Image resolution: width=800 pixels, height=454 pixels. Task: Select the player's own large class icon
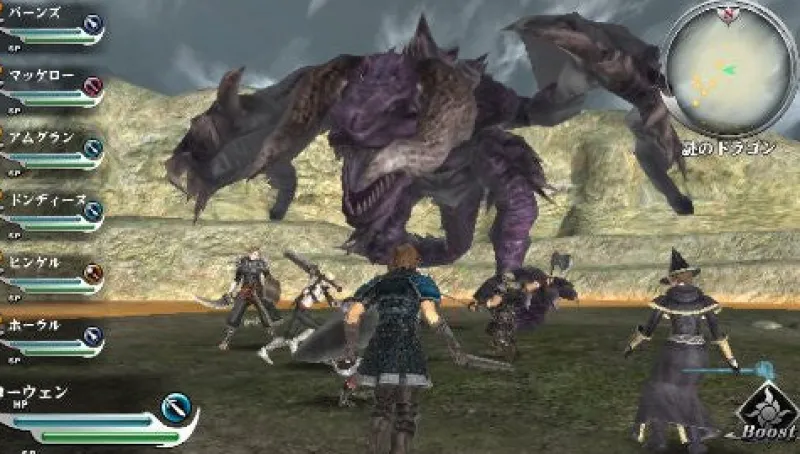(x=176, y=408)
